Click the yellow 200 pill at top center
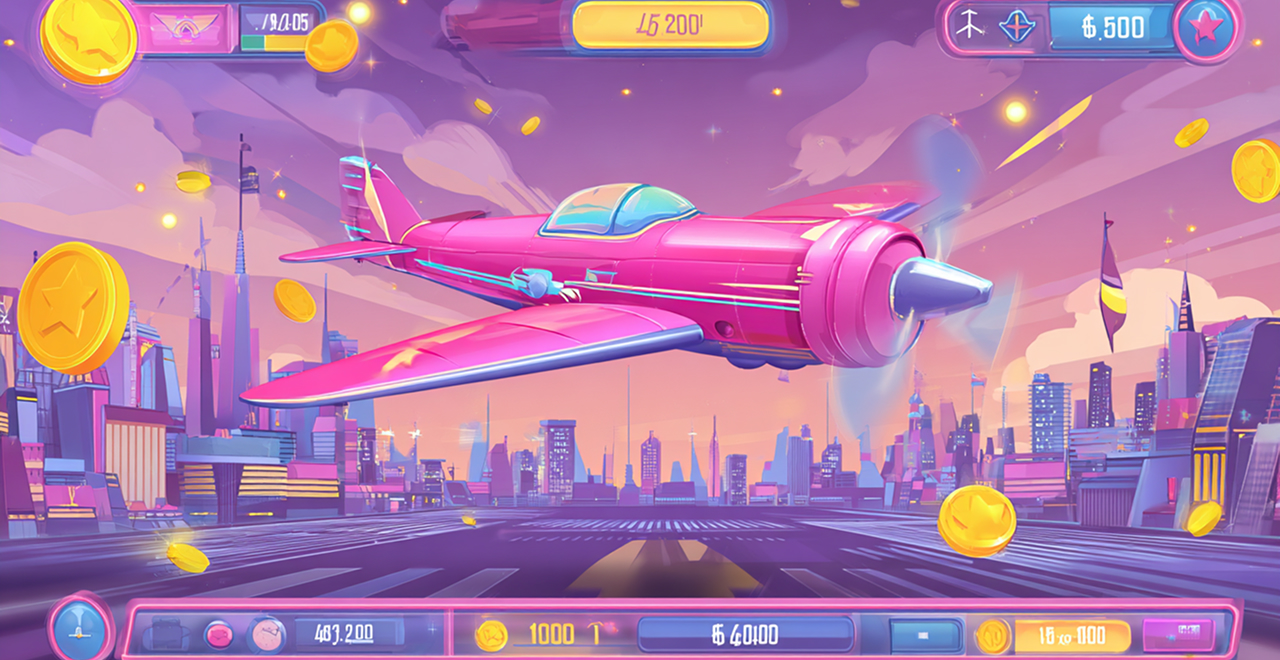Image resolution: width=1280 pixels, height=660 pixels. coord(671,26)
